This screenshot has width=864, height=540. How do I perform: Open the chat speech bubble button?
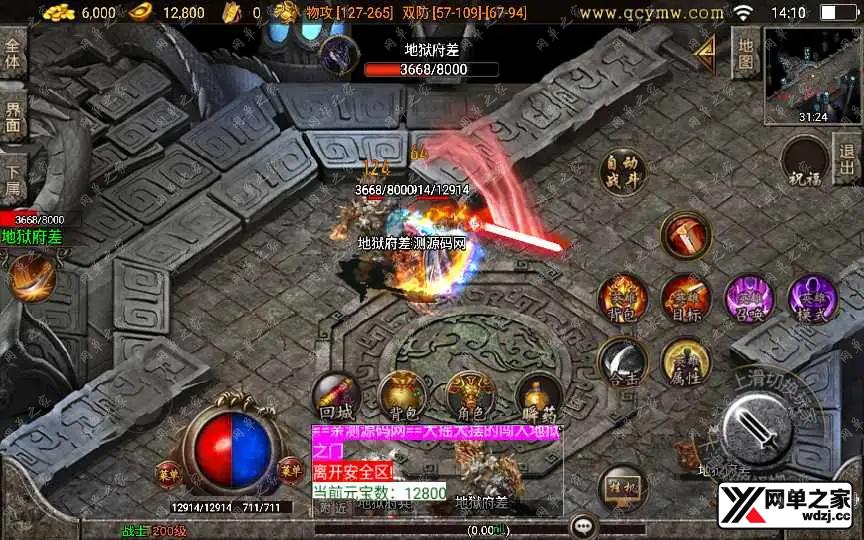click(x=583, y=526)
